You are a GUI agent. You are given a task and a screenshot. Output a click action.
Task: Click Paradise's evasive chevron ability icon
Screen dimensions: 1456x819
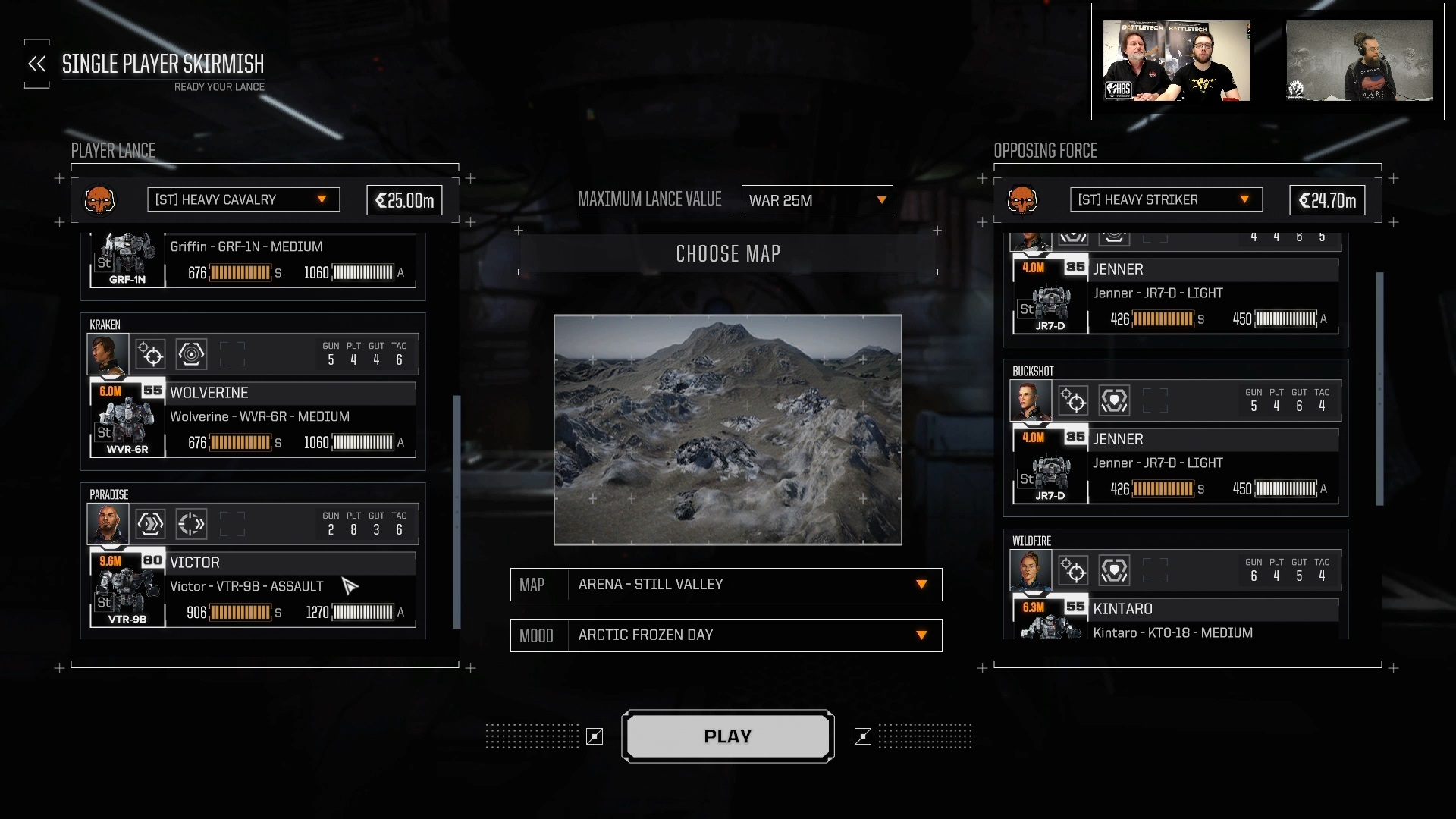tap(150, 524)
